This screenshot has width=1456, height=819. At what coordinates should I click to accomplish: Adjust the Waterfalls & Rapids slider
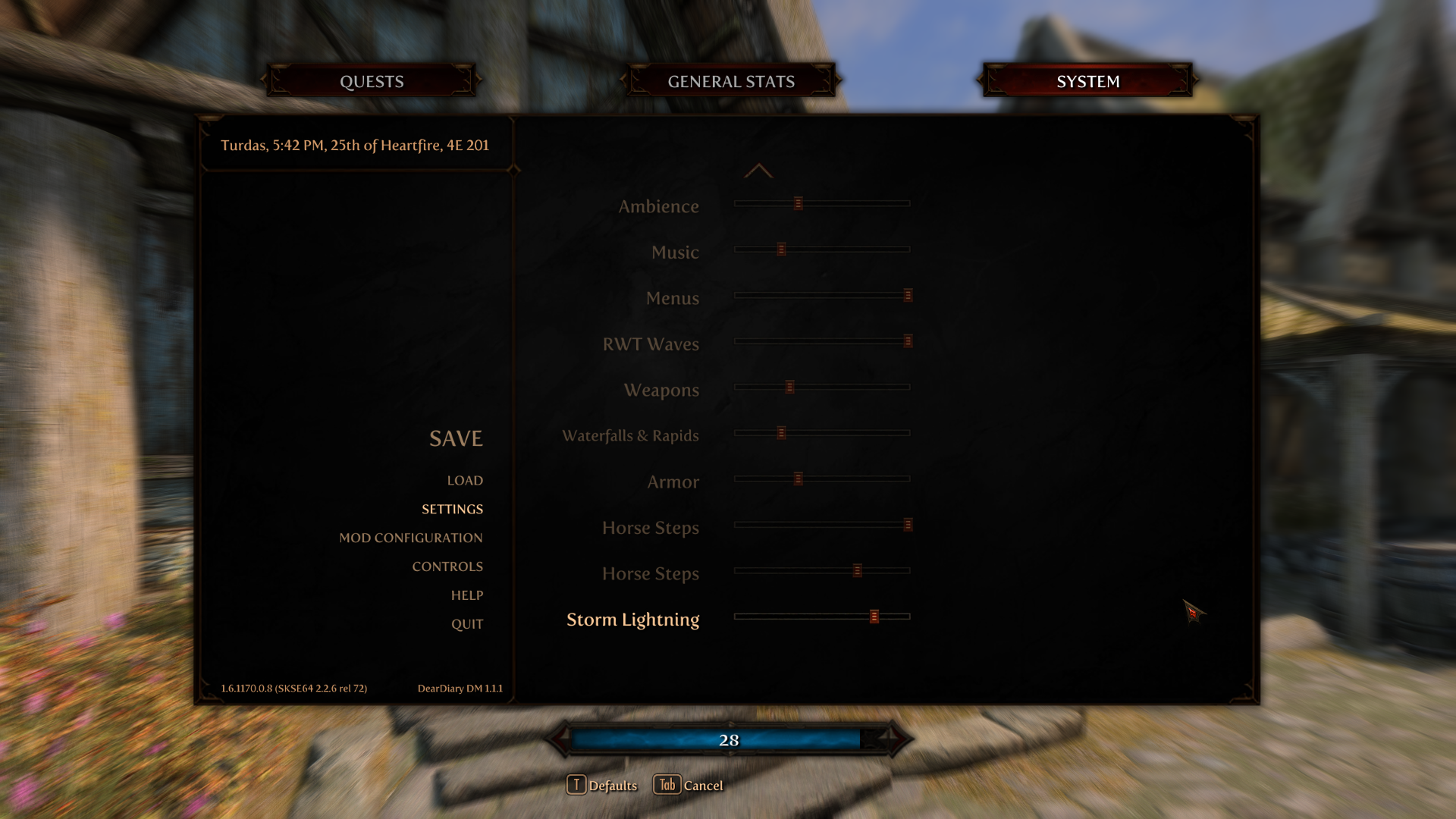pos(781,433)
